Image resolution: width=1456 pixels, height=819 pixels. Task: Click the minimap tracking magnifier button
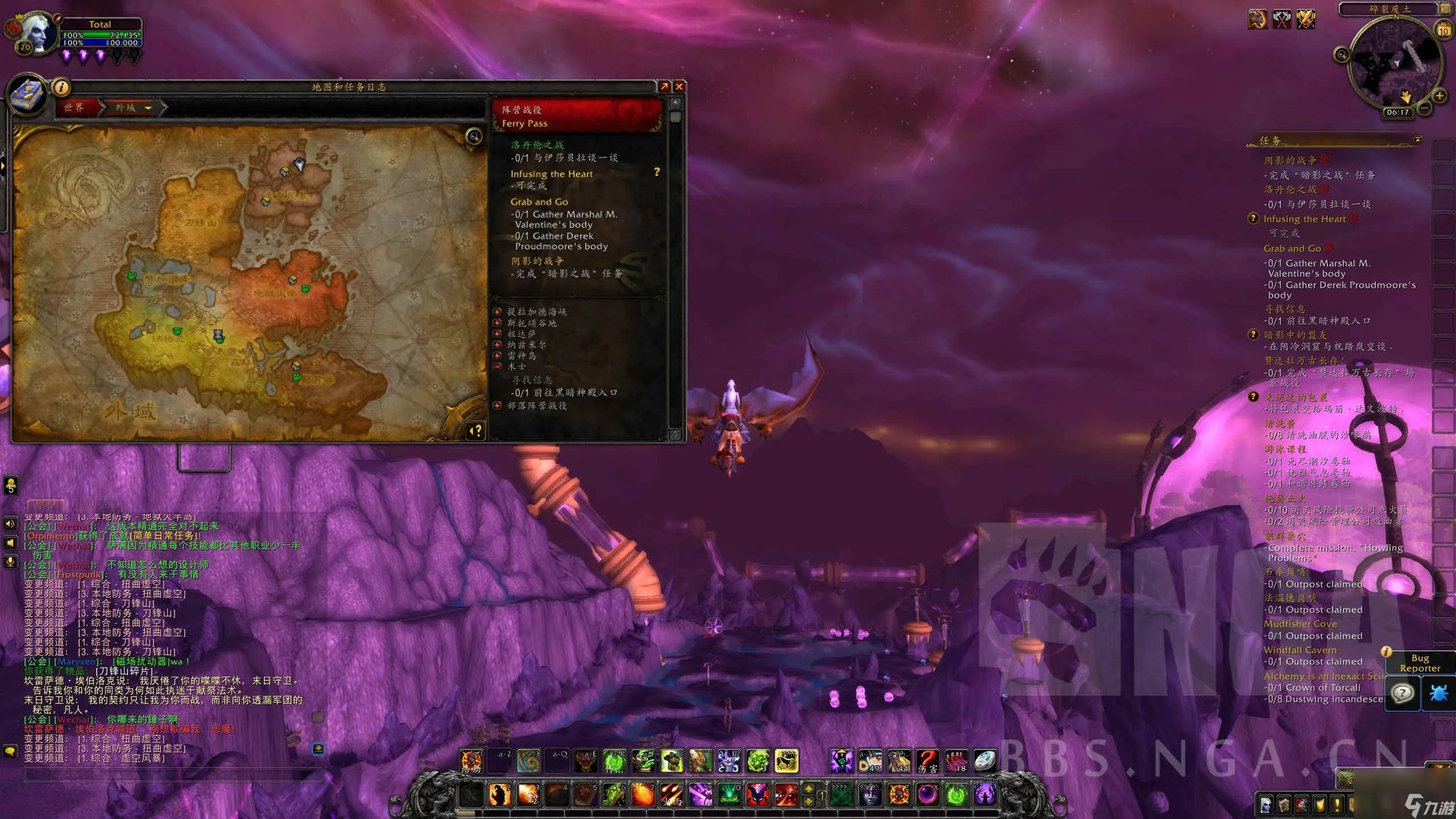(1341, 55)
